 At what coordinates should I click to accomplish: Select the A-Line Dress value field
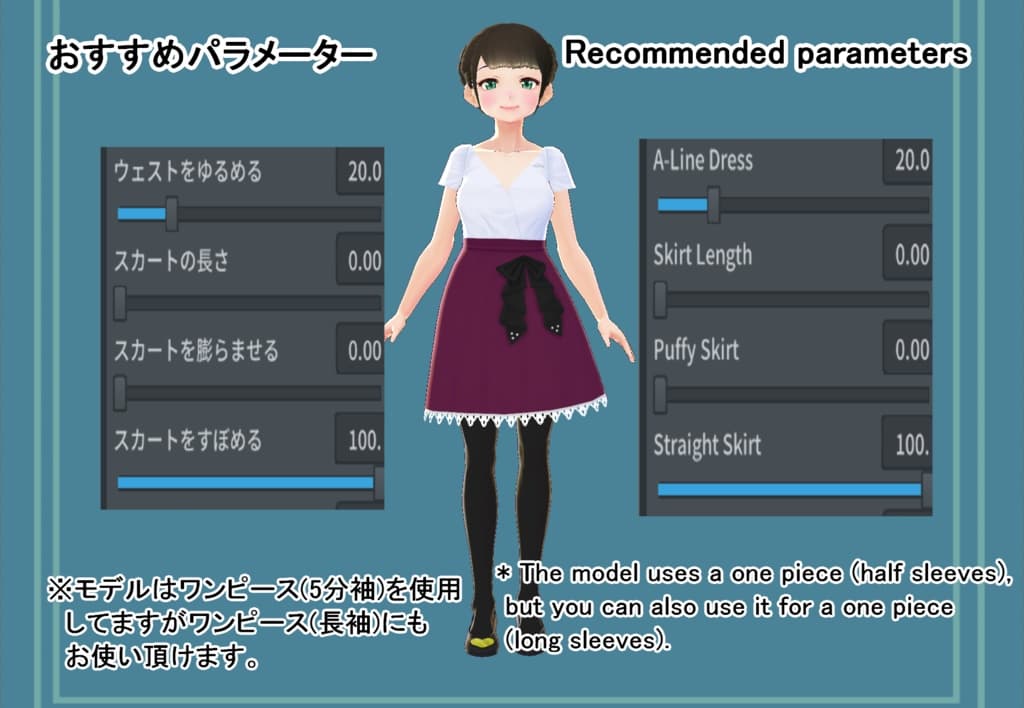[909, 160]
